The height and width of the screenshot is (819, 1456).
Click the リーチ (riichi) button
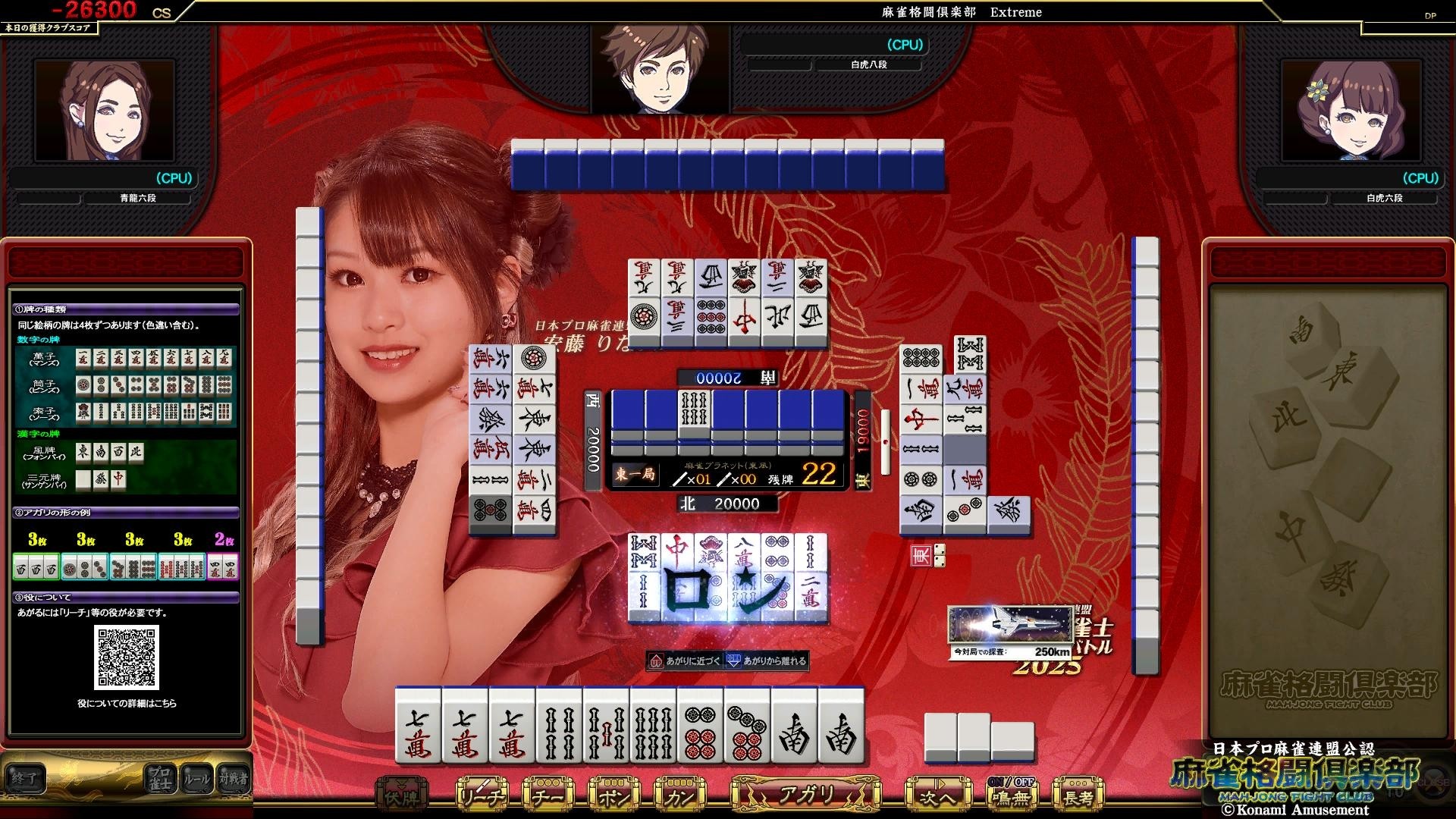[x=482, y=796]
